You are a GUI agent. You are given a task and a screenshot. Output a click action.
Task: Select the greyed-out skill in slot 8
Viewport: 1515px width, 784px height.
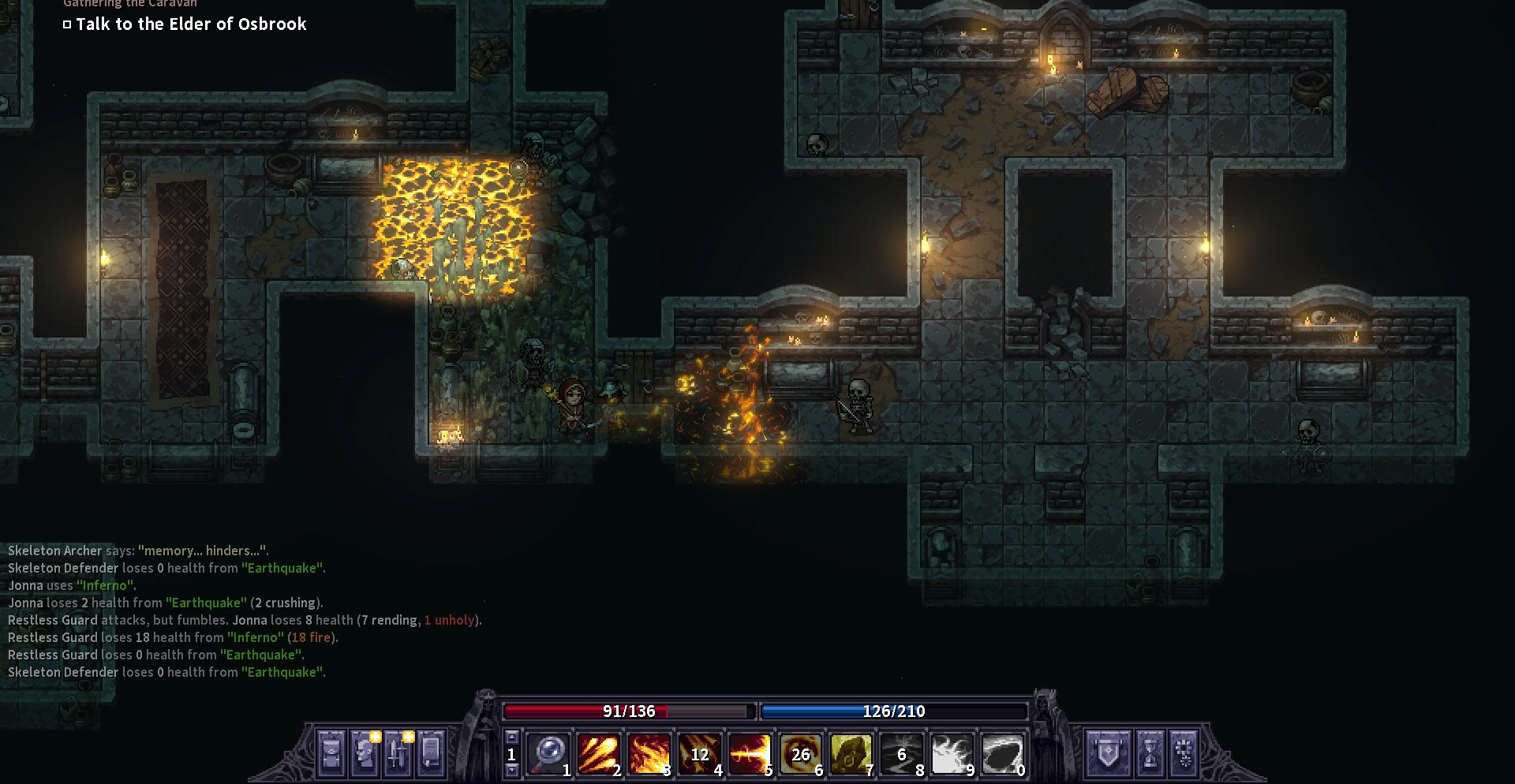(x=901, y=753)
